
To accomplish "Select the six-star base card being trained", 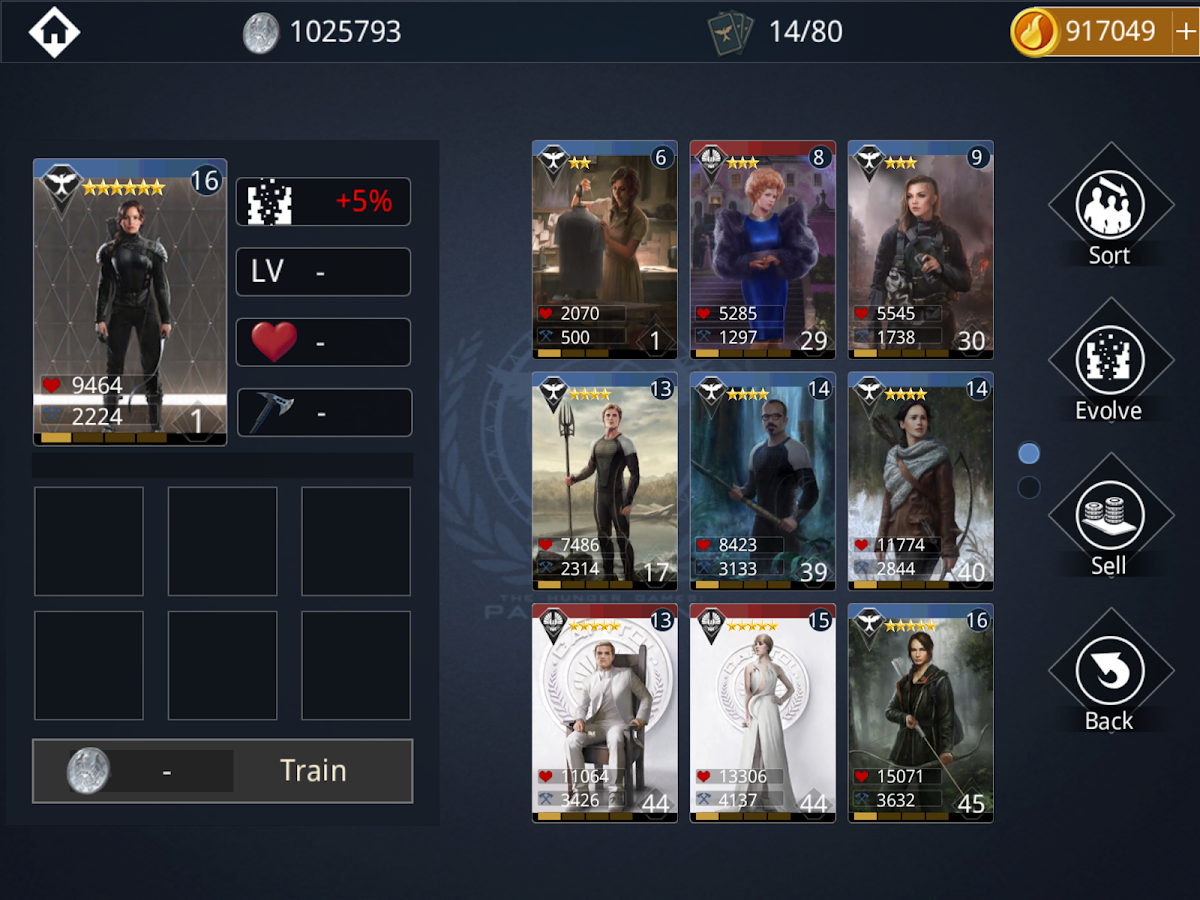I will 130,302.
